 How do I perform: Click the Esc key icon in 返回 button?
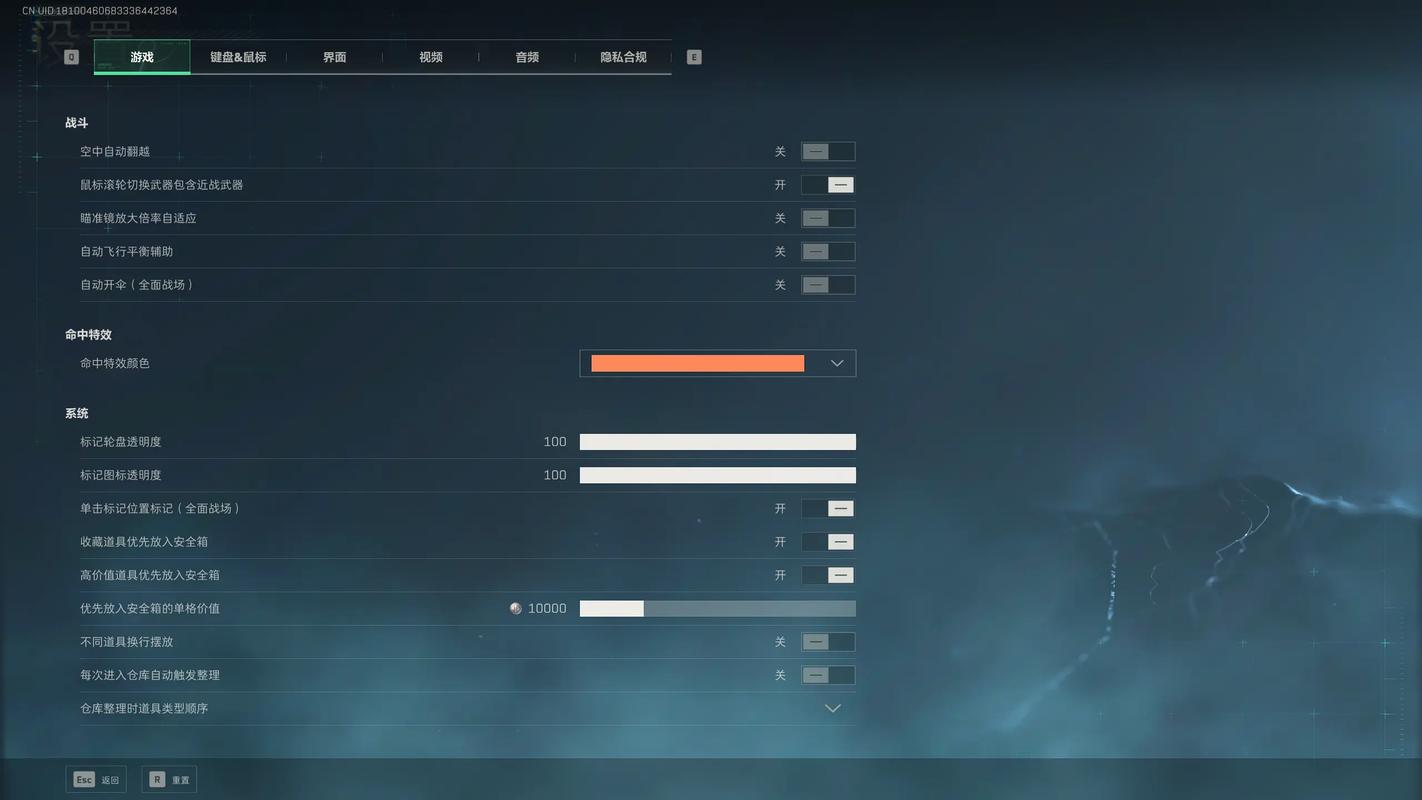pos(83,778)
